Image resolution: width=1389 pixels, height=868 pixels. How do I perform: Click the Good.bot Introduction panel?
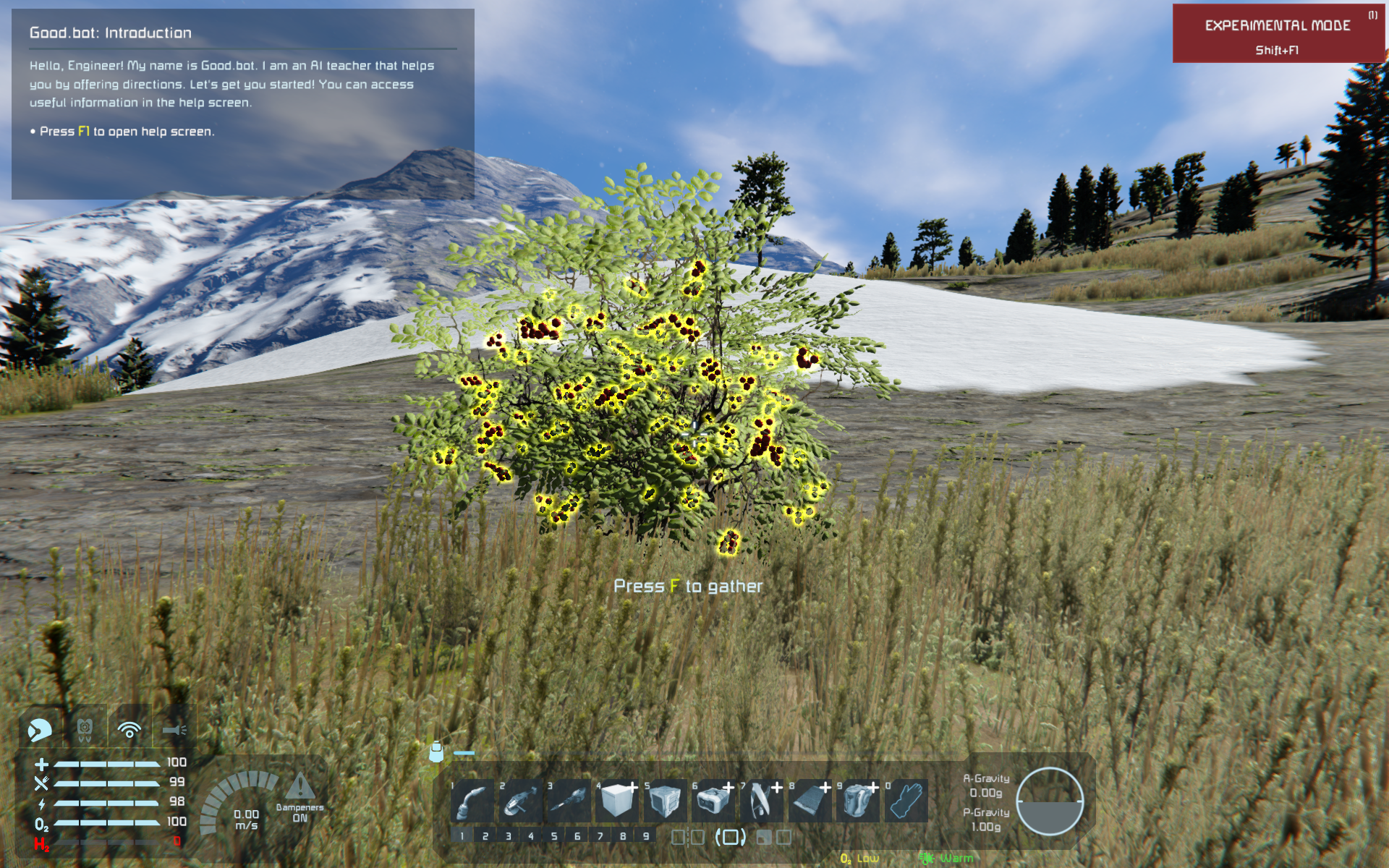coord(243,103)
